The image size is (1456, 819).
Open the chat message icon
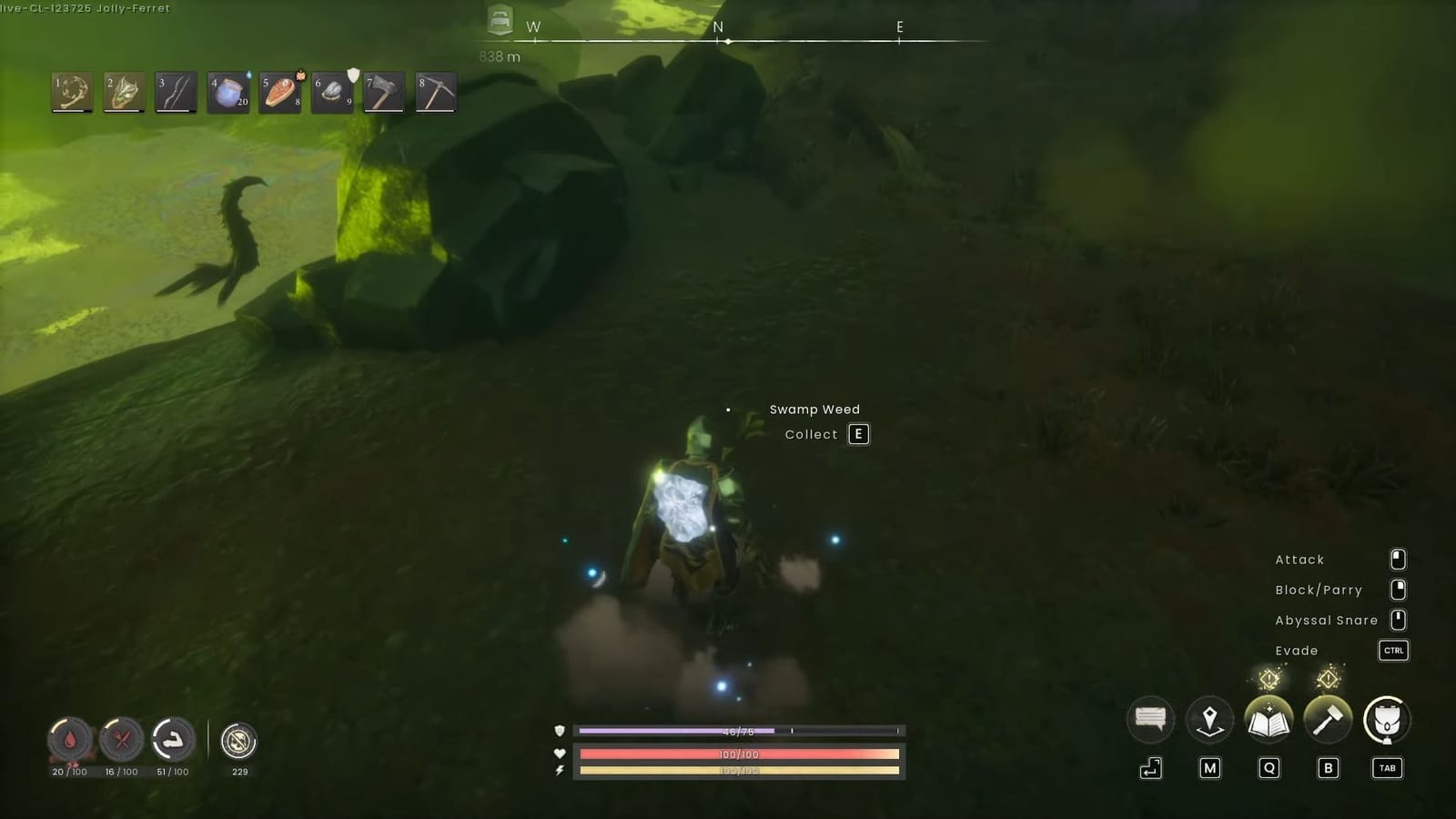point(1150,719)
